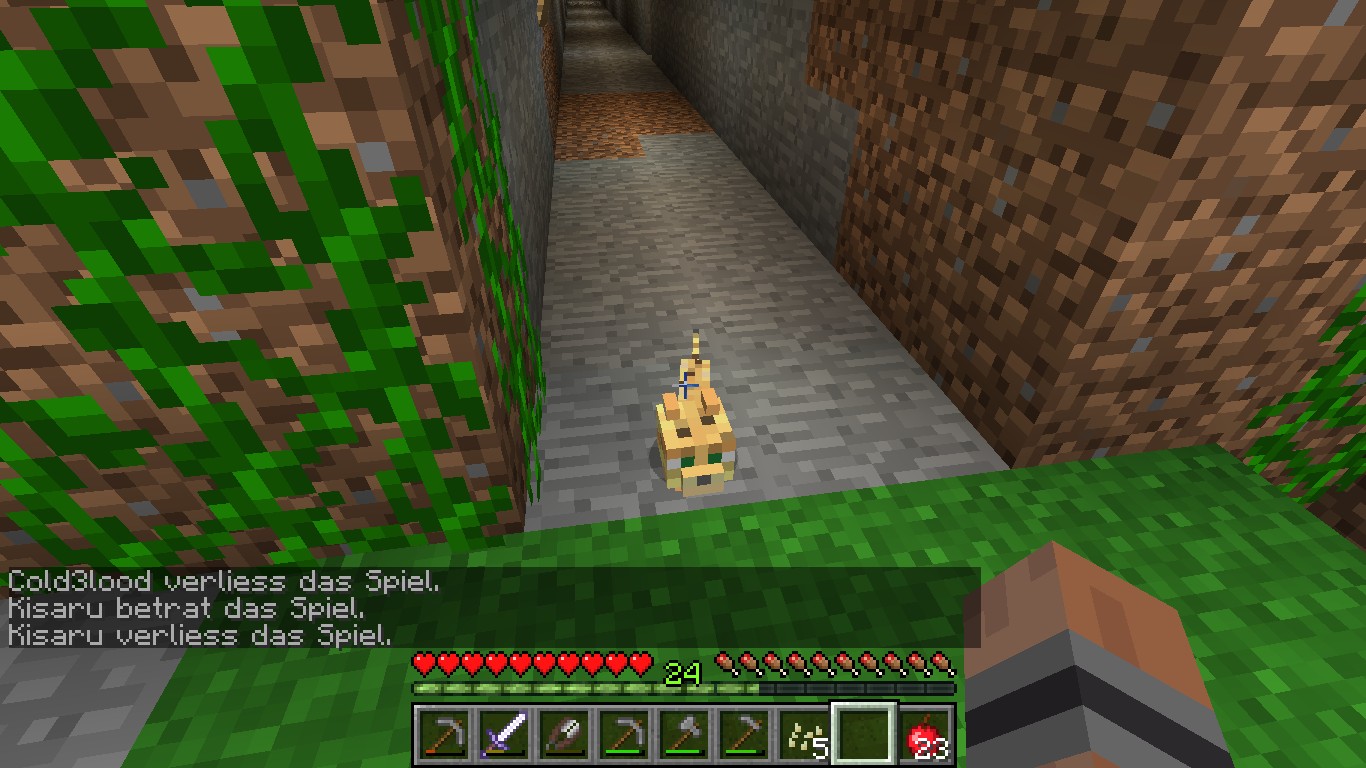Pick the iron hoe hotbar slot
The height and width of the screenshot is (768, 1366).
(745, 736)
